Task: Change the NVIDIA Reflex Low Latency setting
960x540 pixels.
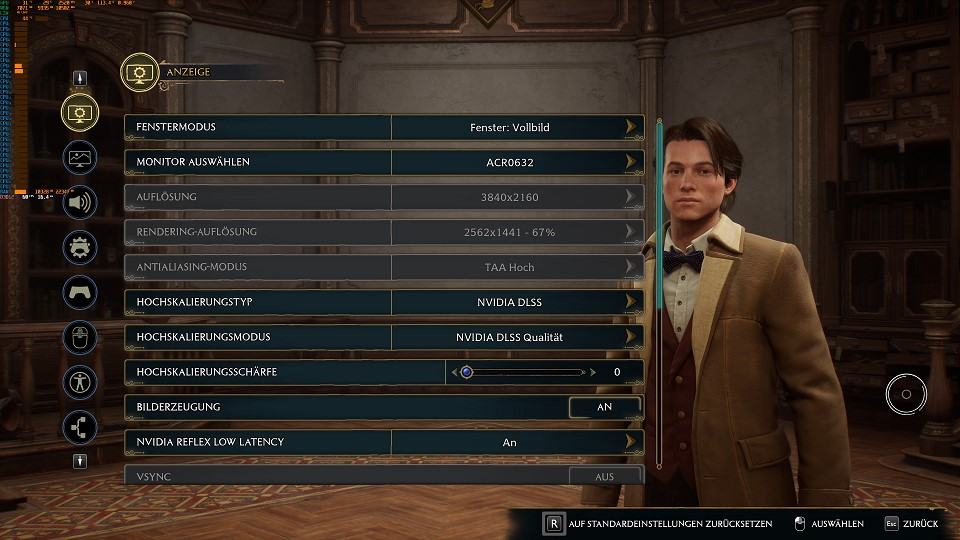Action: pos(509,442)
